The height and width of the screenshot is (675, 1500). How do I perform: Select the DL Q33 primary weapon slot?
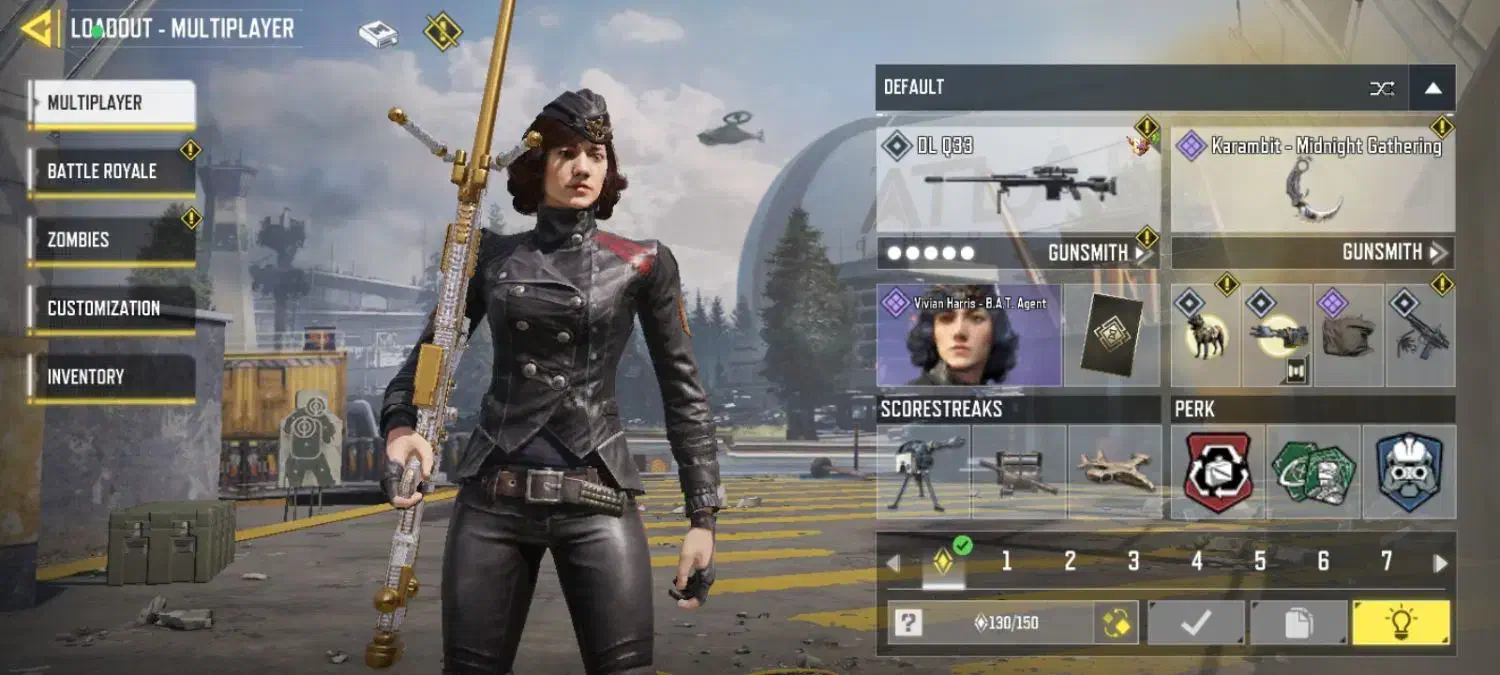[1018, 180]
